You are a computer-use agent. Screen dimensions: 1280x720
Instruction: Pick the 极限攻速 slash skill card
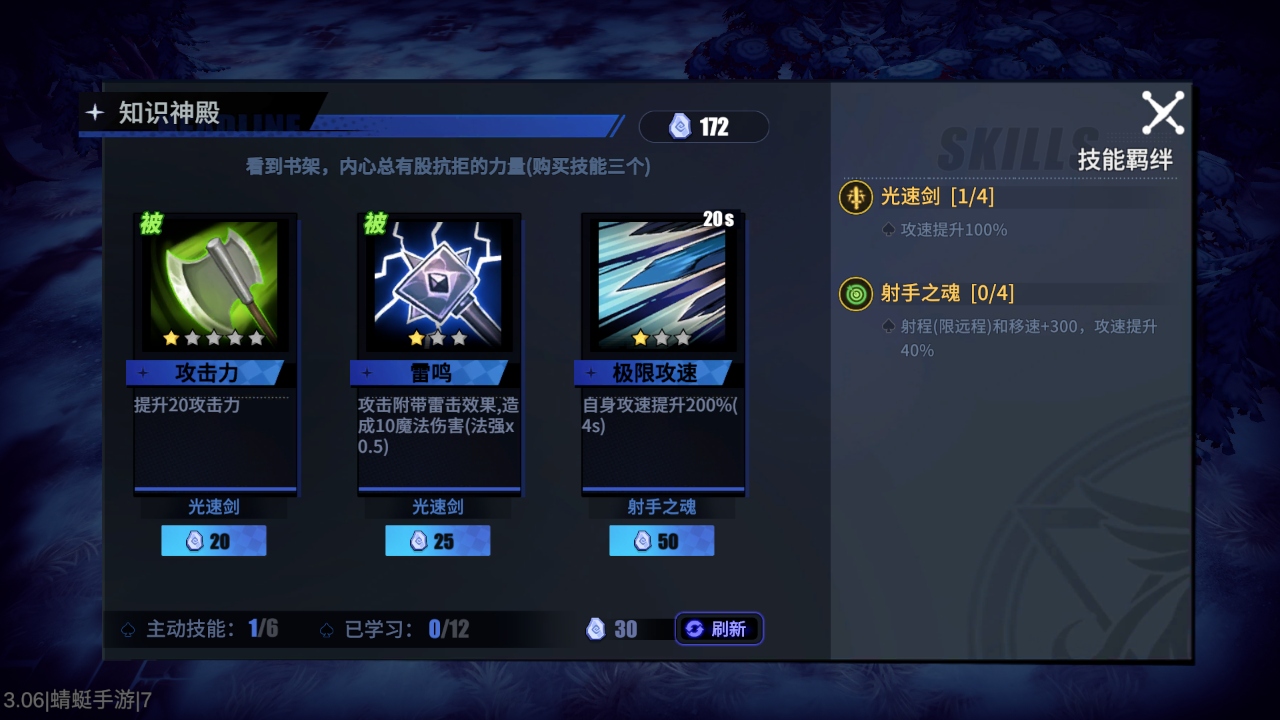(662, 285)
